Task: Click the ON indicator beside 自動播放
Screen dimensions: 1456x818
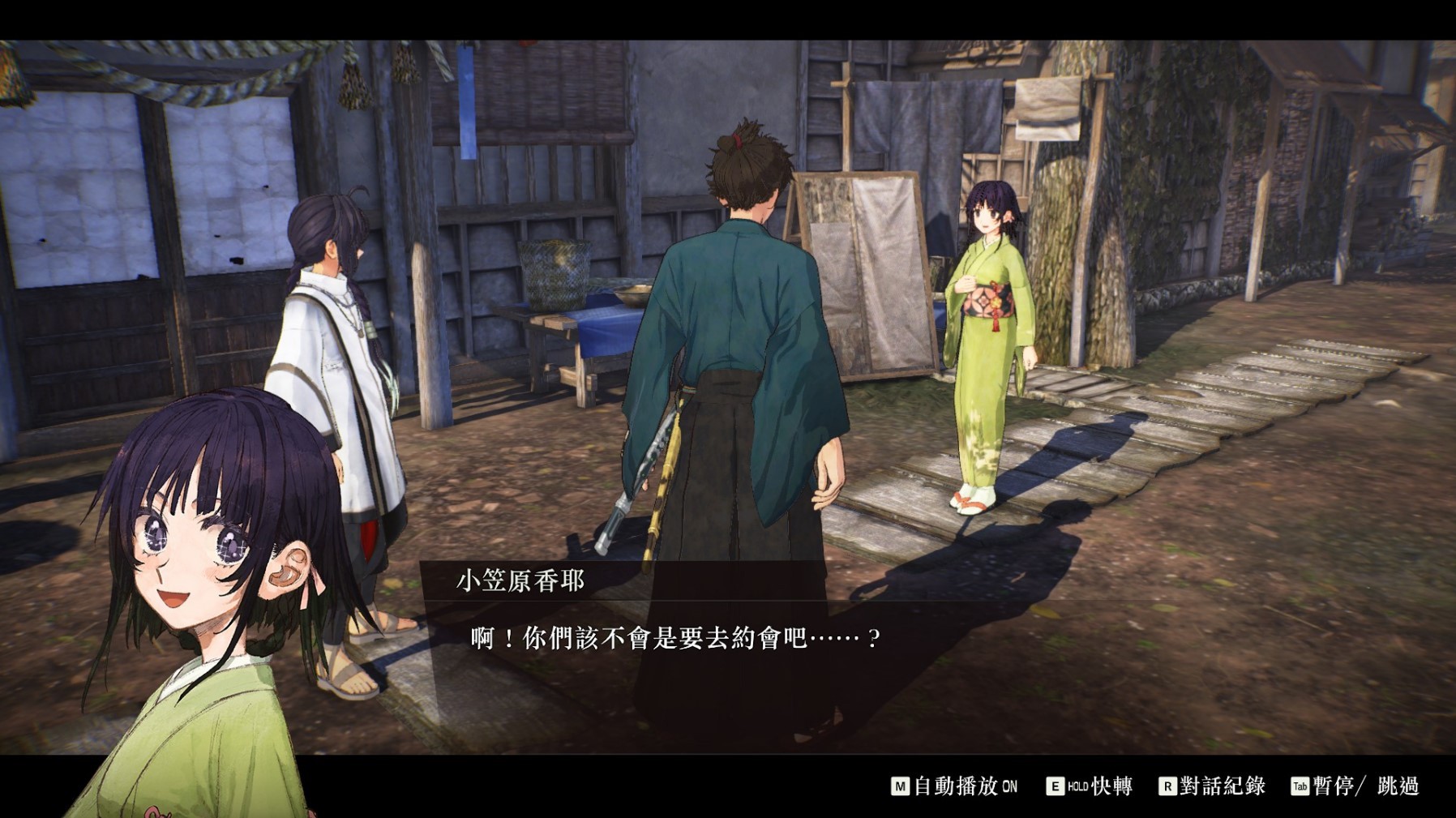Action: point(1011,785)
